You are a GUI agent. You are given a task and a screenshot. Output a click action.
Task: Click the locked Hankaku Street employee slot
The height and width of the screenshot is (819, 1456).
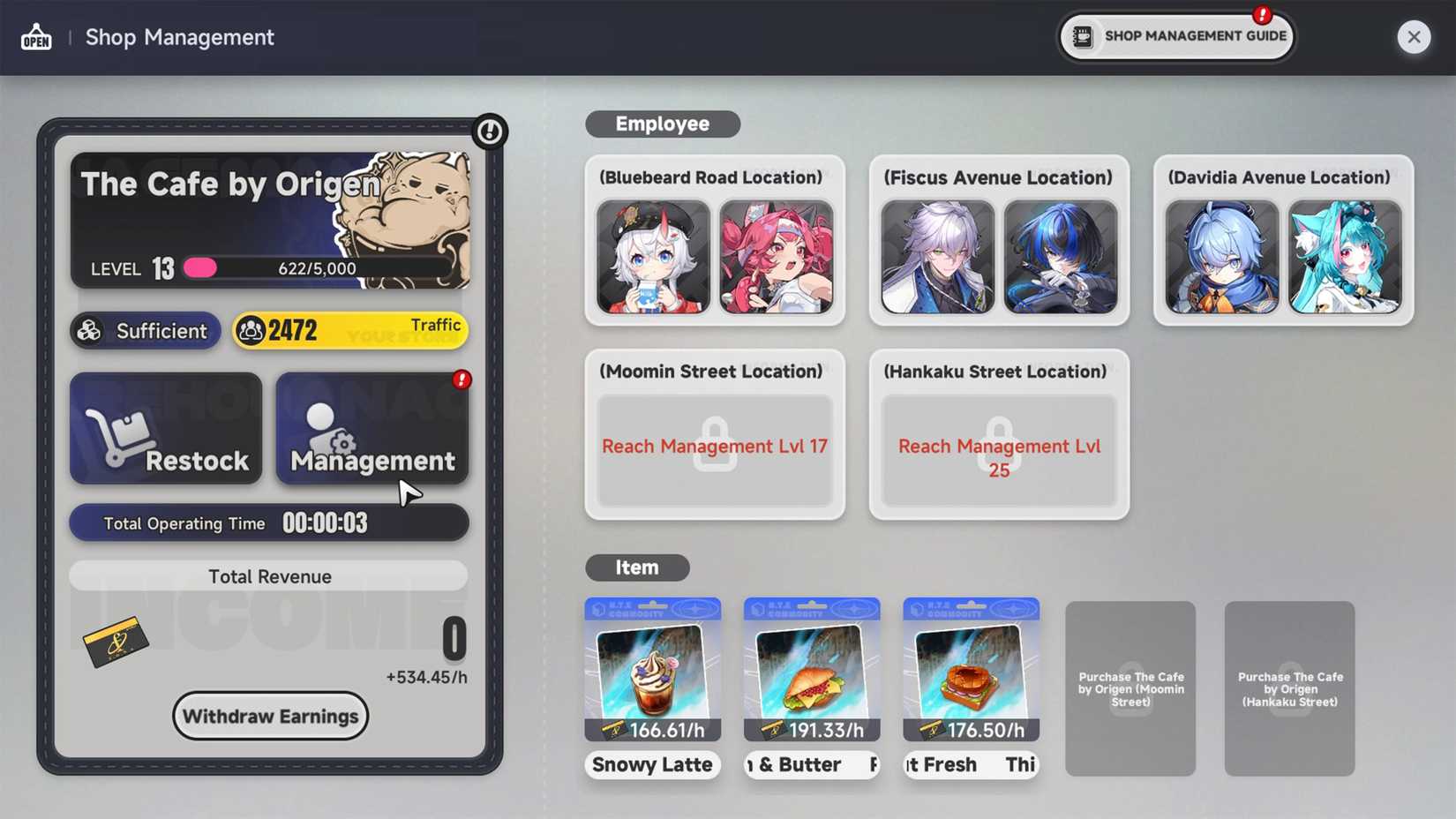[998, 452]
